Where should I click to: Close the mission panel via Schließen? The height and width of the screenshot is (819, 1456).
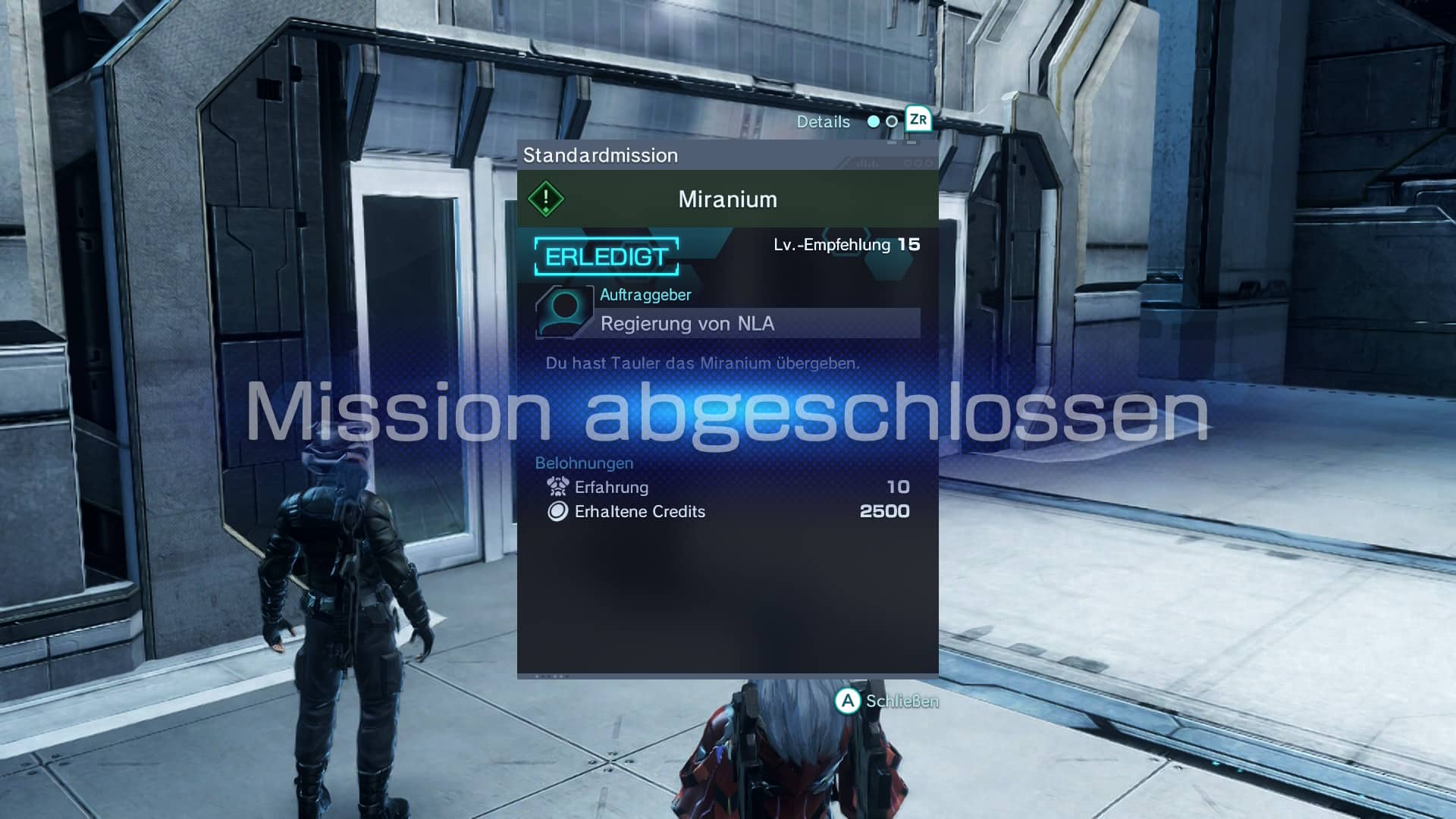pos(886,701)
